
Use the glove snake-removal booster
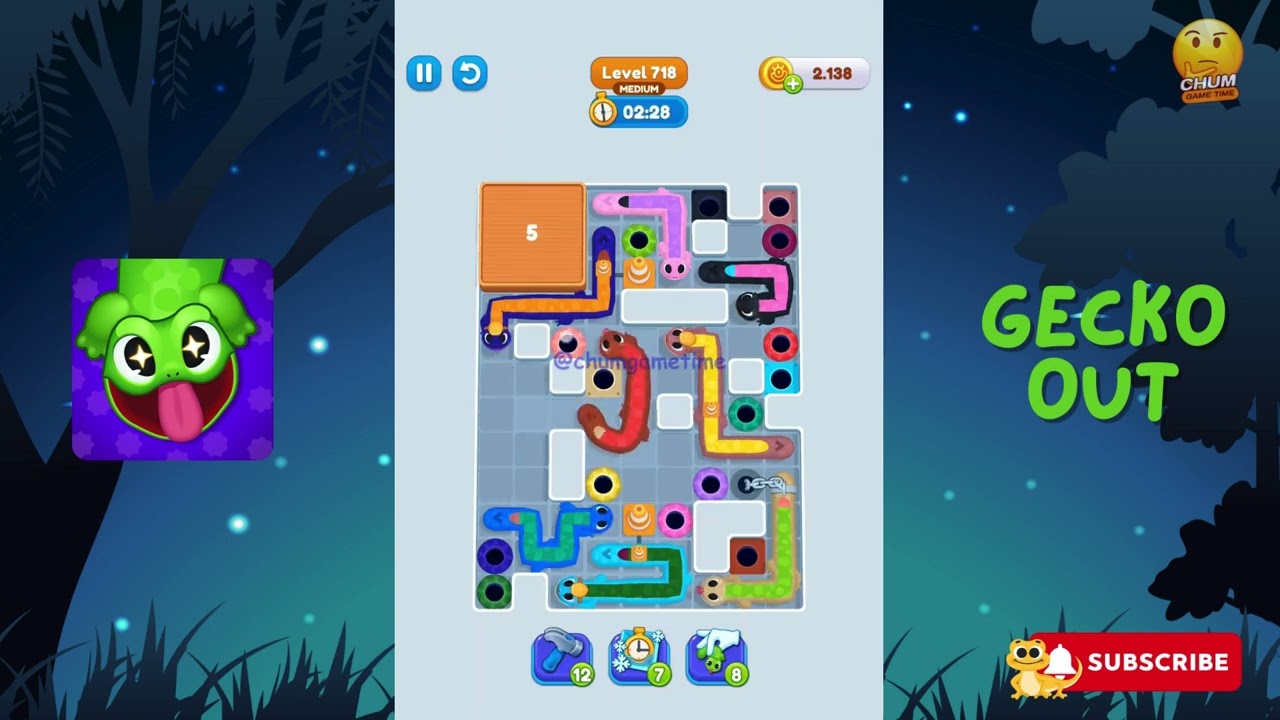point(716,655)
